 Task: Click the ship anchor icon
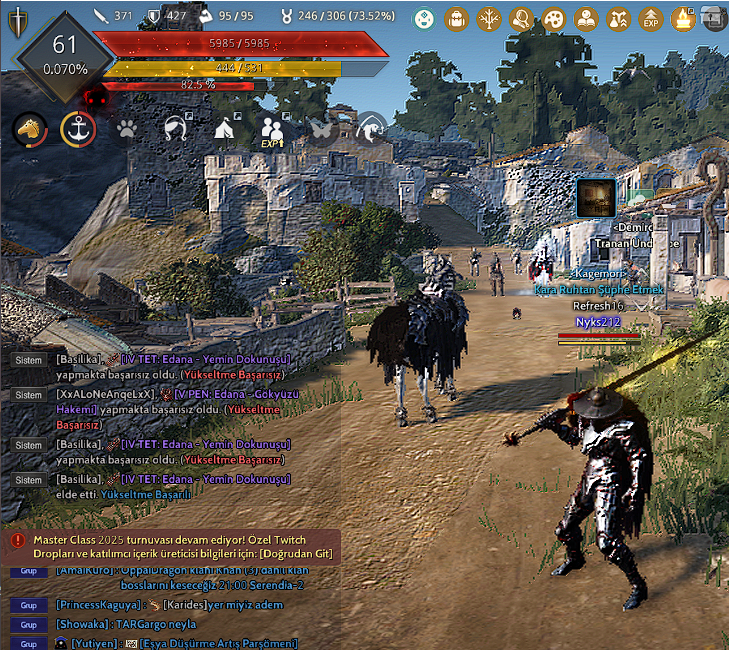click(77, 129)
